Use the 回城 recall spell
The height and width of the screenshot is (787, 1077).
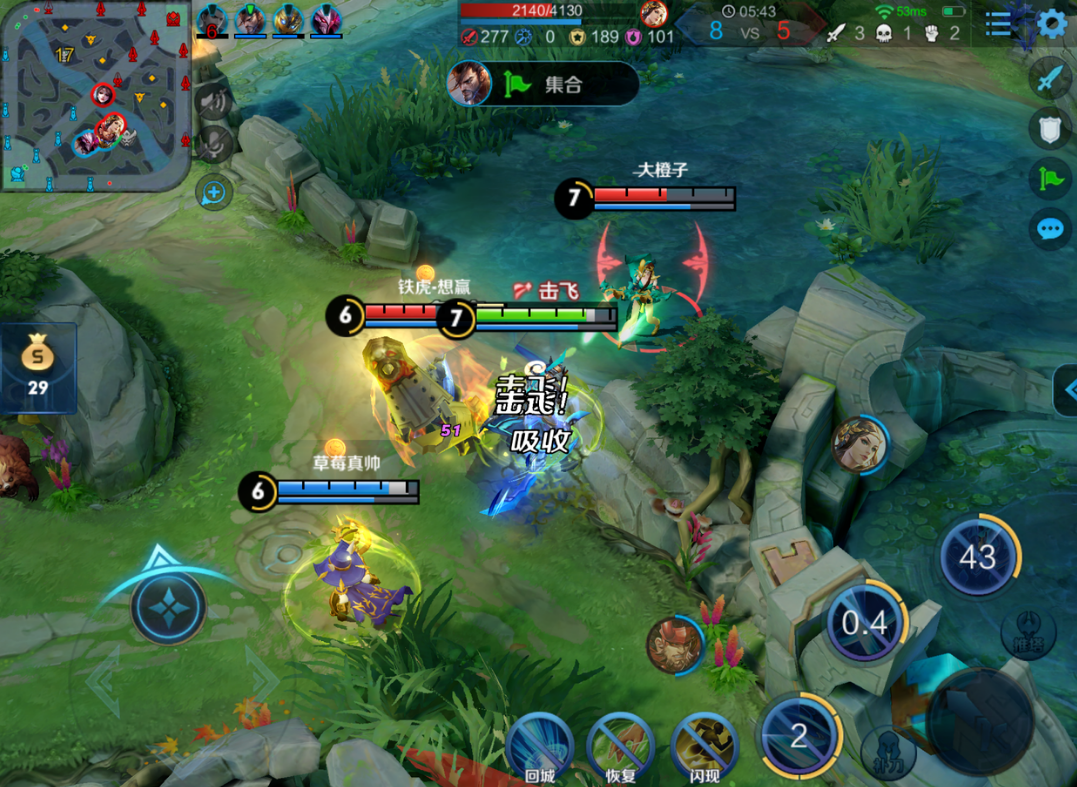pos(539,747)
